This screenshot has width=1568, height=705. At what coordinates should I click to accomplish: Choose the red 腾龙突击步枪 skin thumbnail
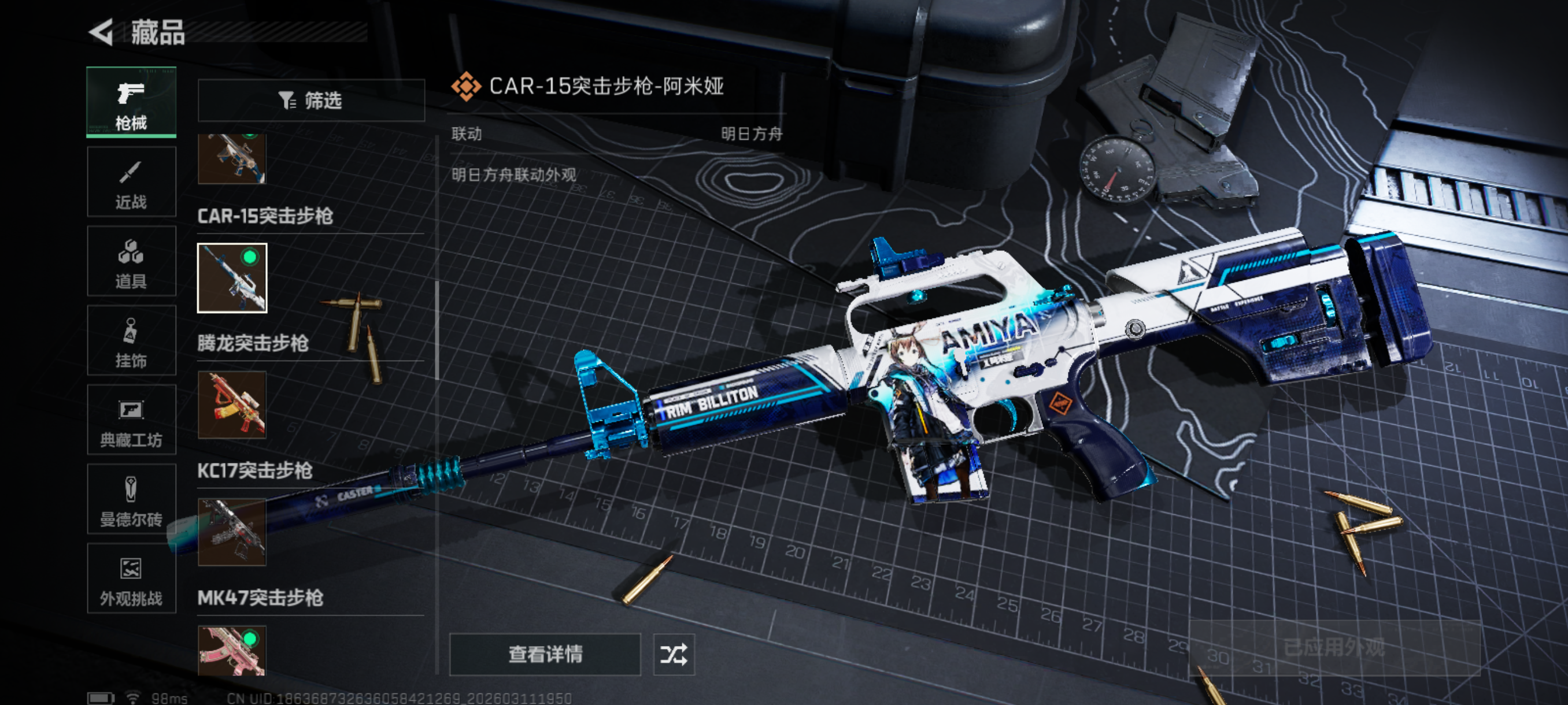(x=232, y=405)
